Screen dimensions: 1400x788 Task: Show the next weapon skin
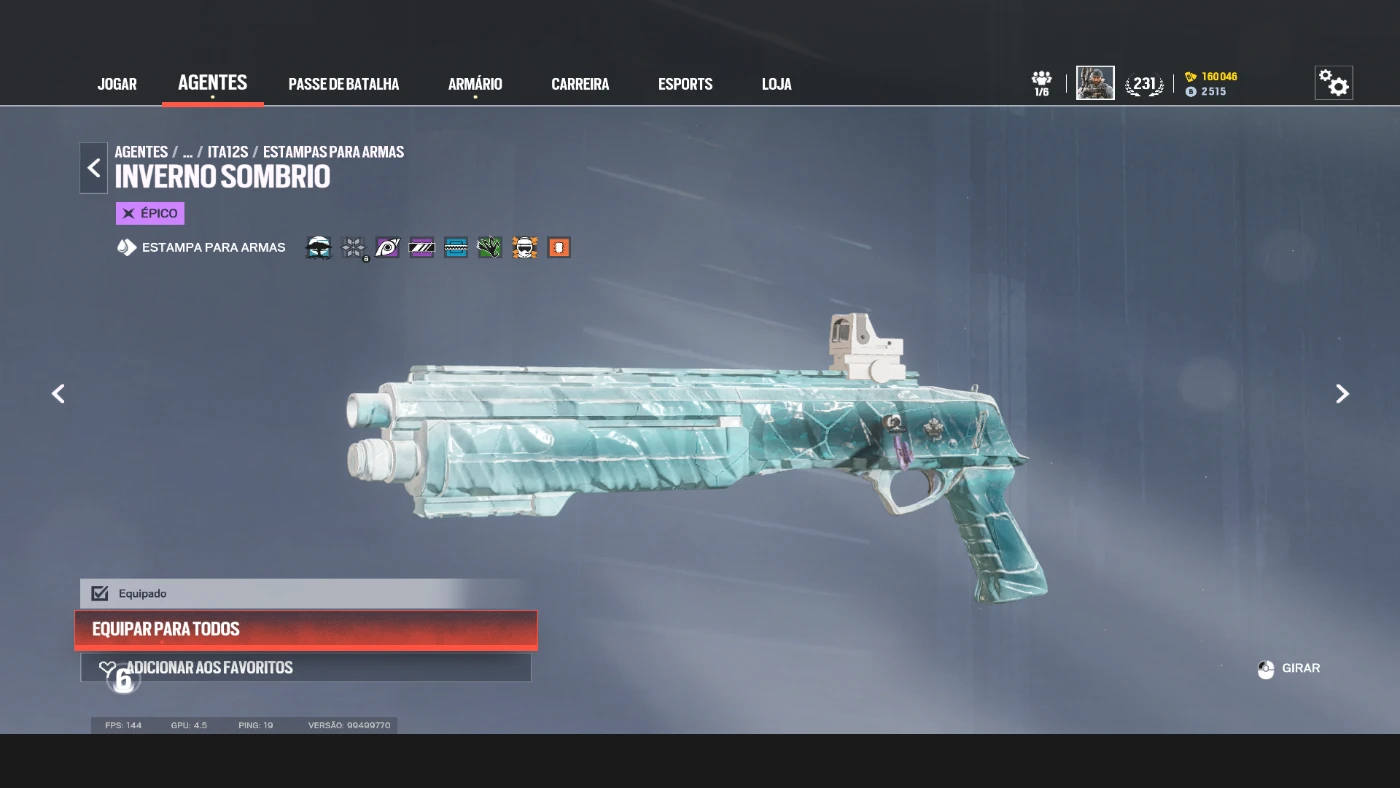pos(1342,394)
